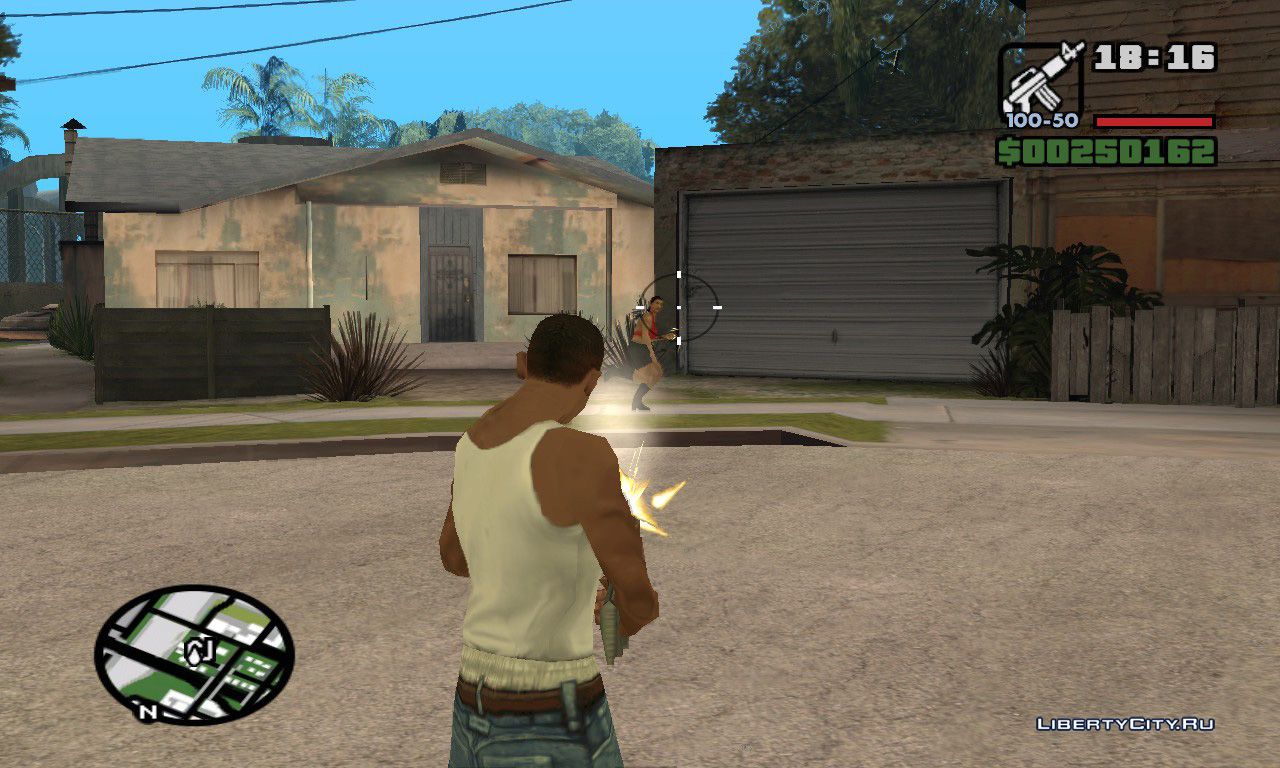Open the circular radar minimap
Screen dimensions: 1280x768
194,655
